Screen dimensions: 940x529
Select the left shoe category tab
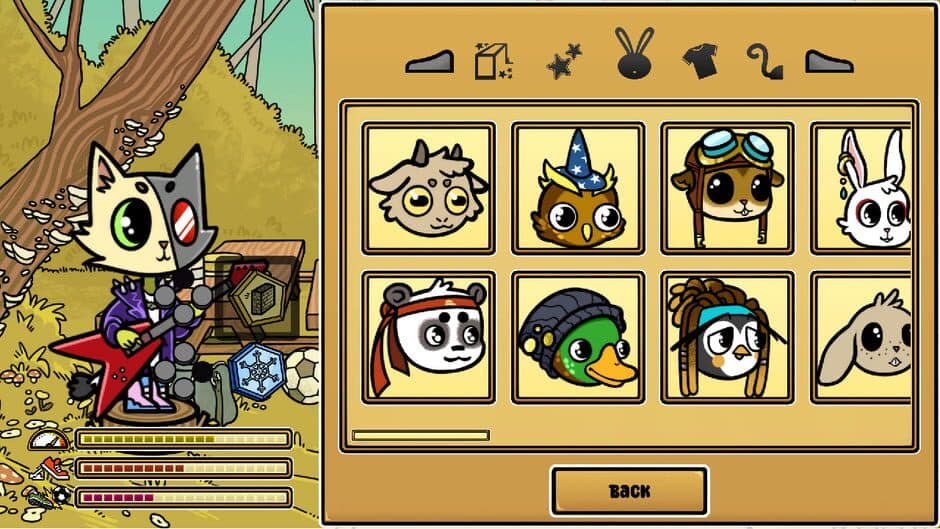(429, 62)
